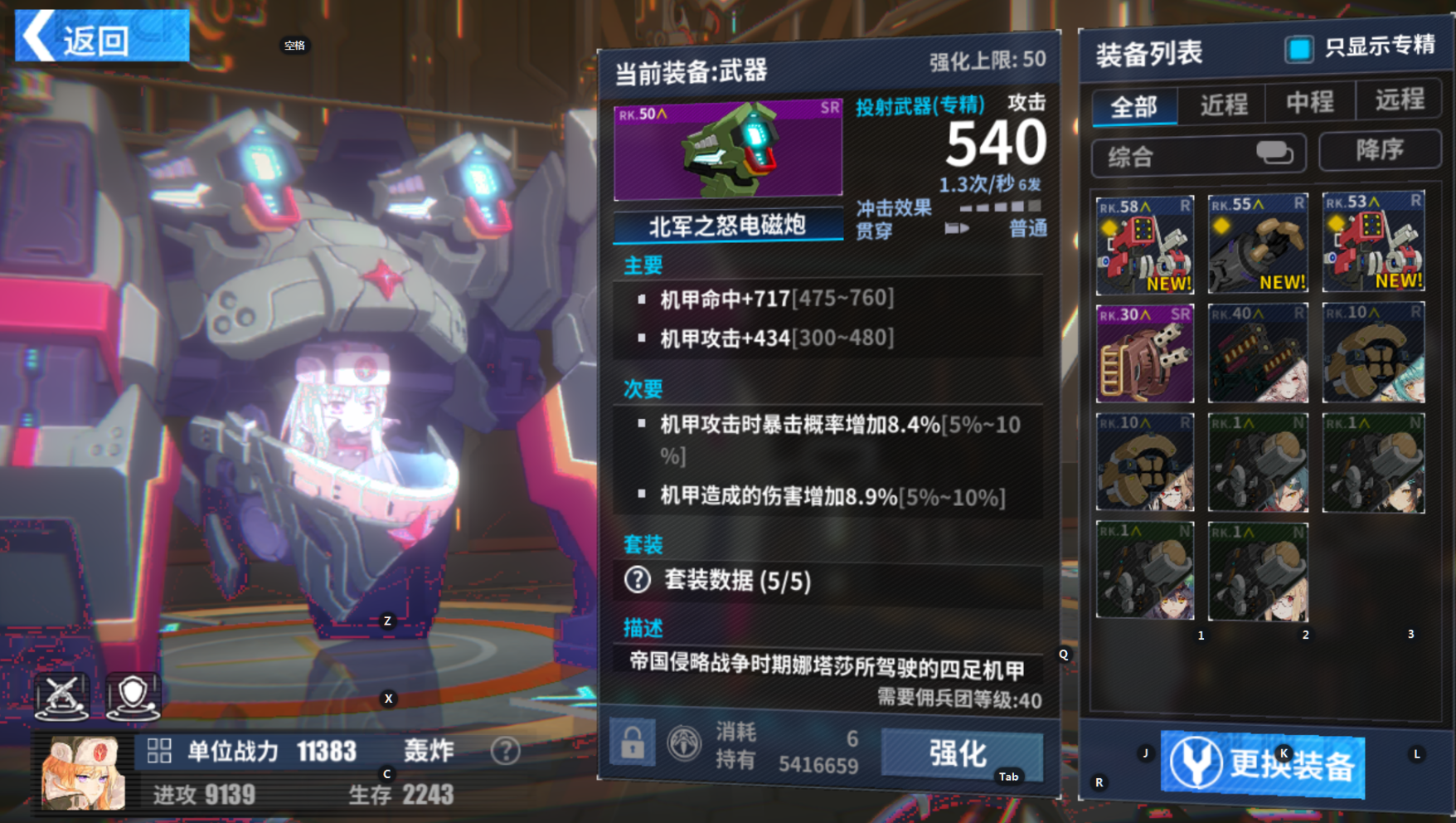Viewport: 1456px width, 823px height.
Task: Open the help question mark beside 轰炸
Action: (x=503, y=752)
